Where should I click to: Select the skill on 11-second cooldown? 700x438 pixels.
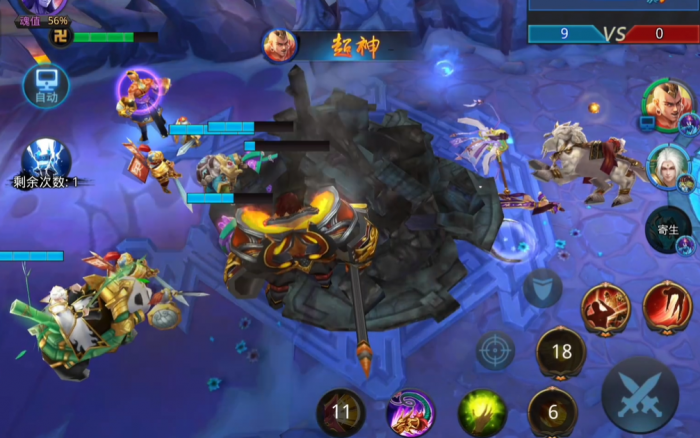(341, 410)
